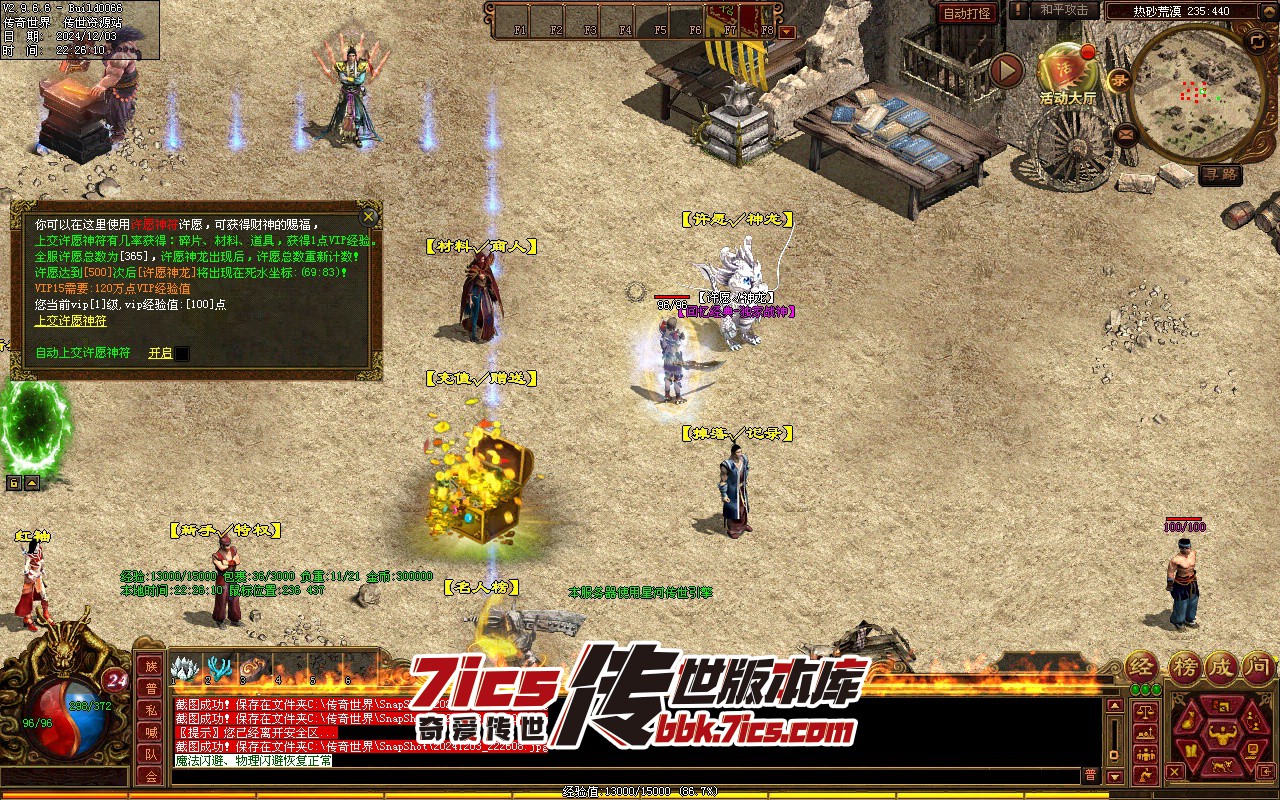
Task: Open the 成 achievements button
Action: [x=1221, y=666]
